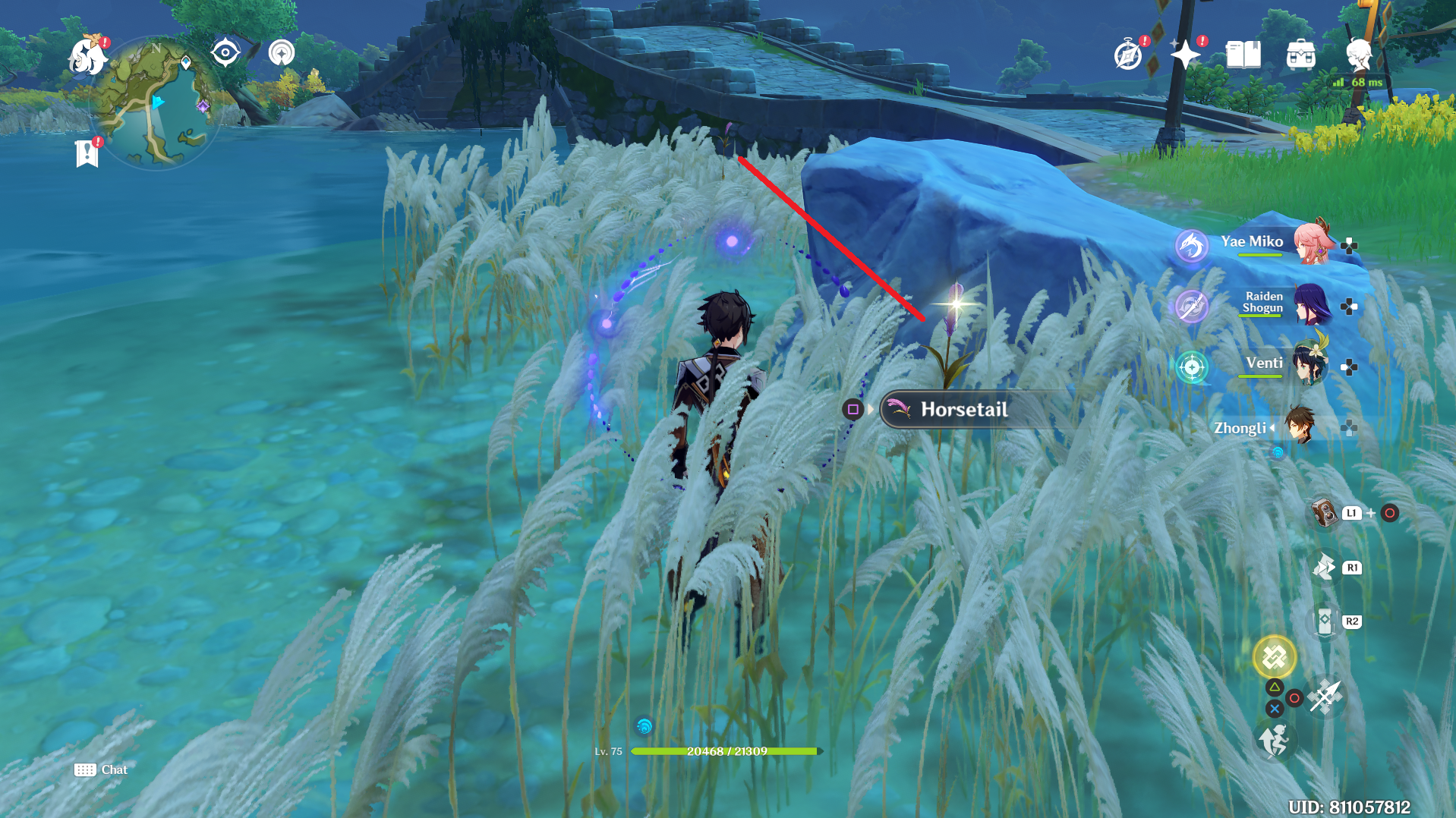
Task: Open the circular minimap
Action: point(156,104)
